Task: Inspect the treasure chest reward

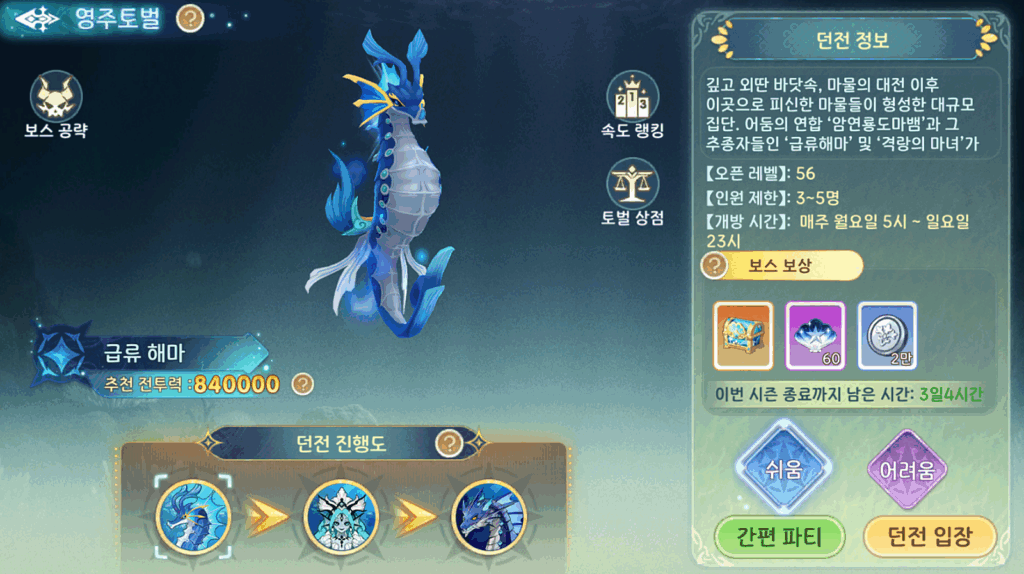Action: pos(743,335)
